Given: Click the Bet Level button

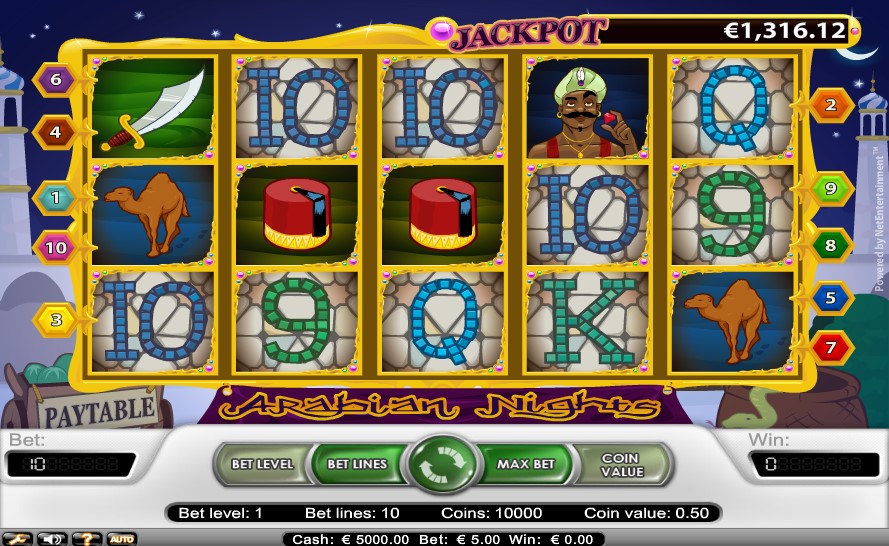Looking at the screenshot, I should pyautogui.click(x=262, y=464).
